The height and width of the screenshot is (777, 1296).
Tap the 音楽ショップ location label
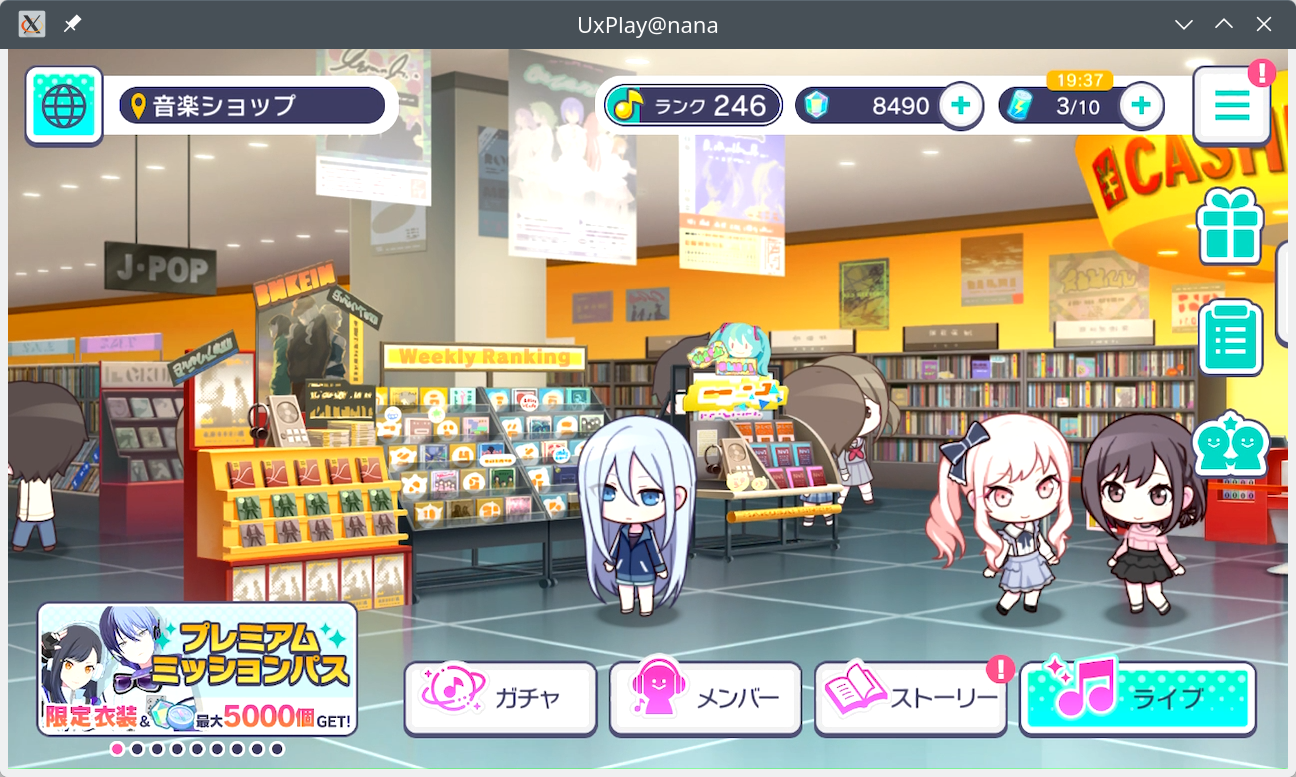[x=253, y=103]
